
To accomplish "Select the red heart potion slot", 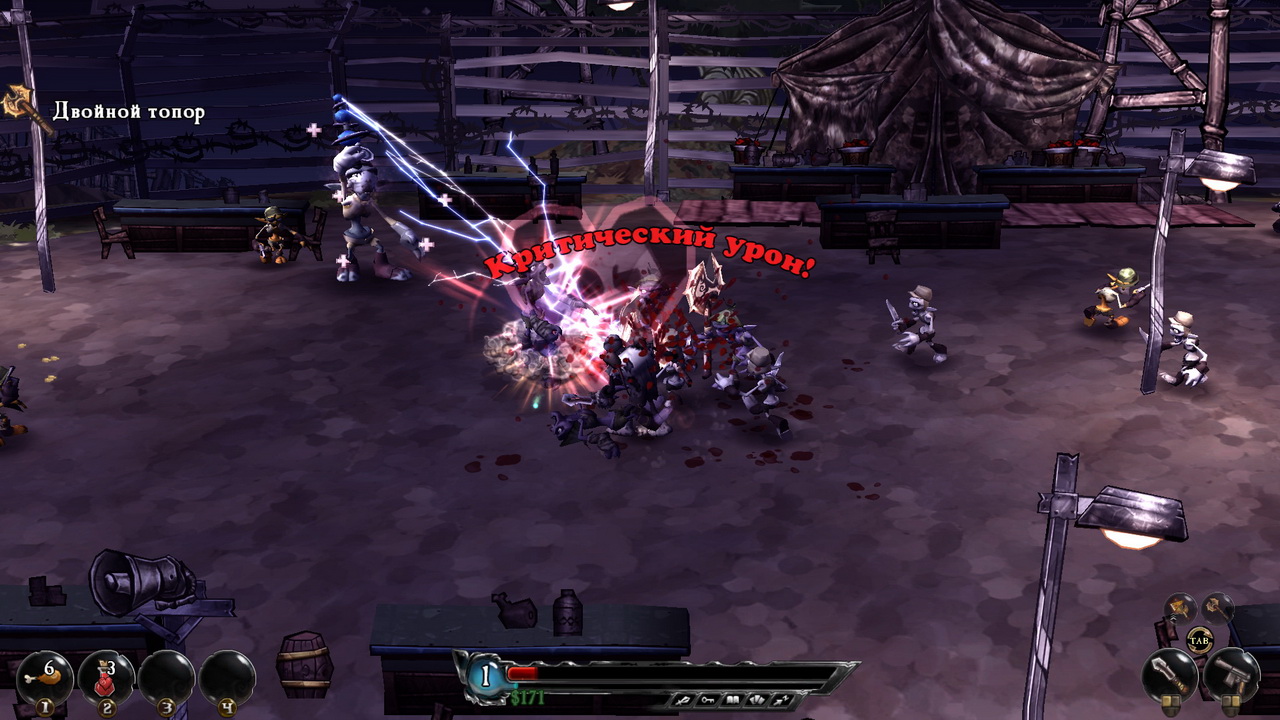I will 106,678.
